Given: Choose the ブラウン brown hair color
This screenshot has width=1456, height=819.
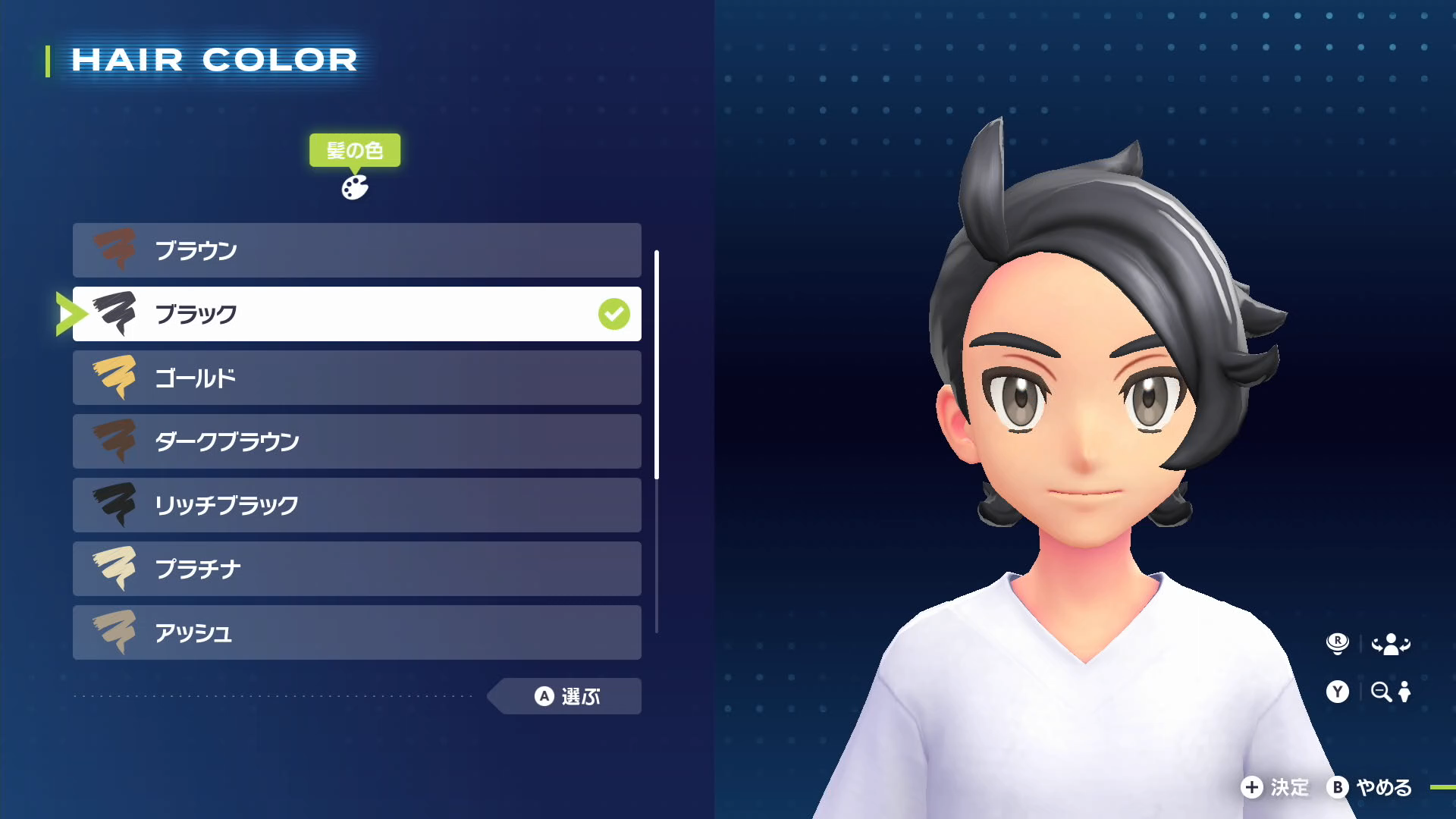Looking at the screenshot, I should click(x=356, y=250).
